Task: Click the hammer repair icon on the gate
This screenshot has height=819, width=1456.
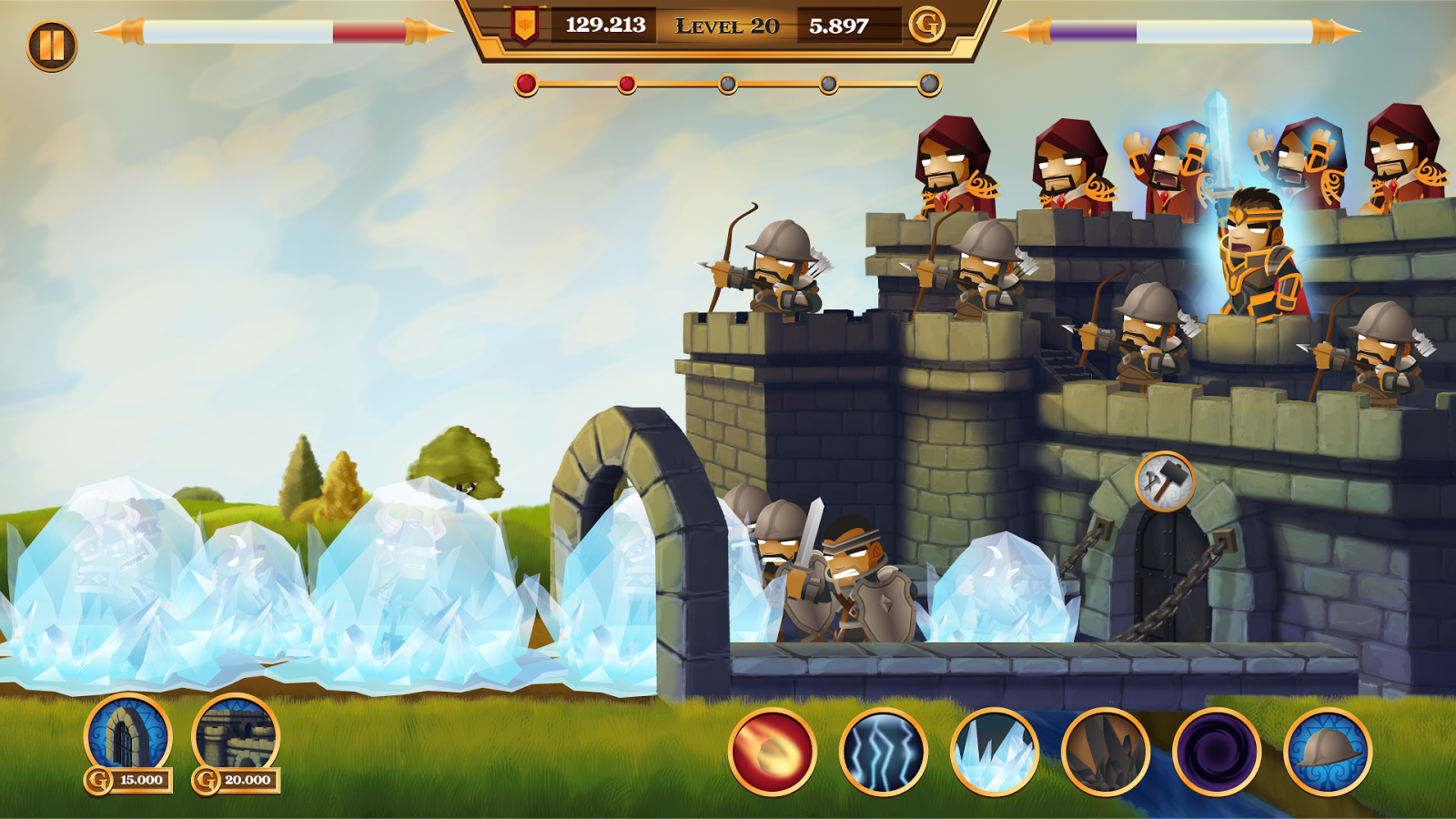Action: pos(1165,482)
